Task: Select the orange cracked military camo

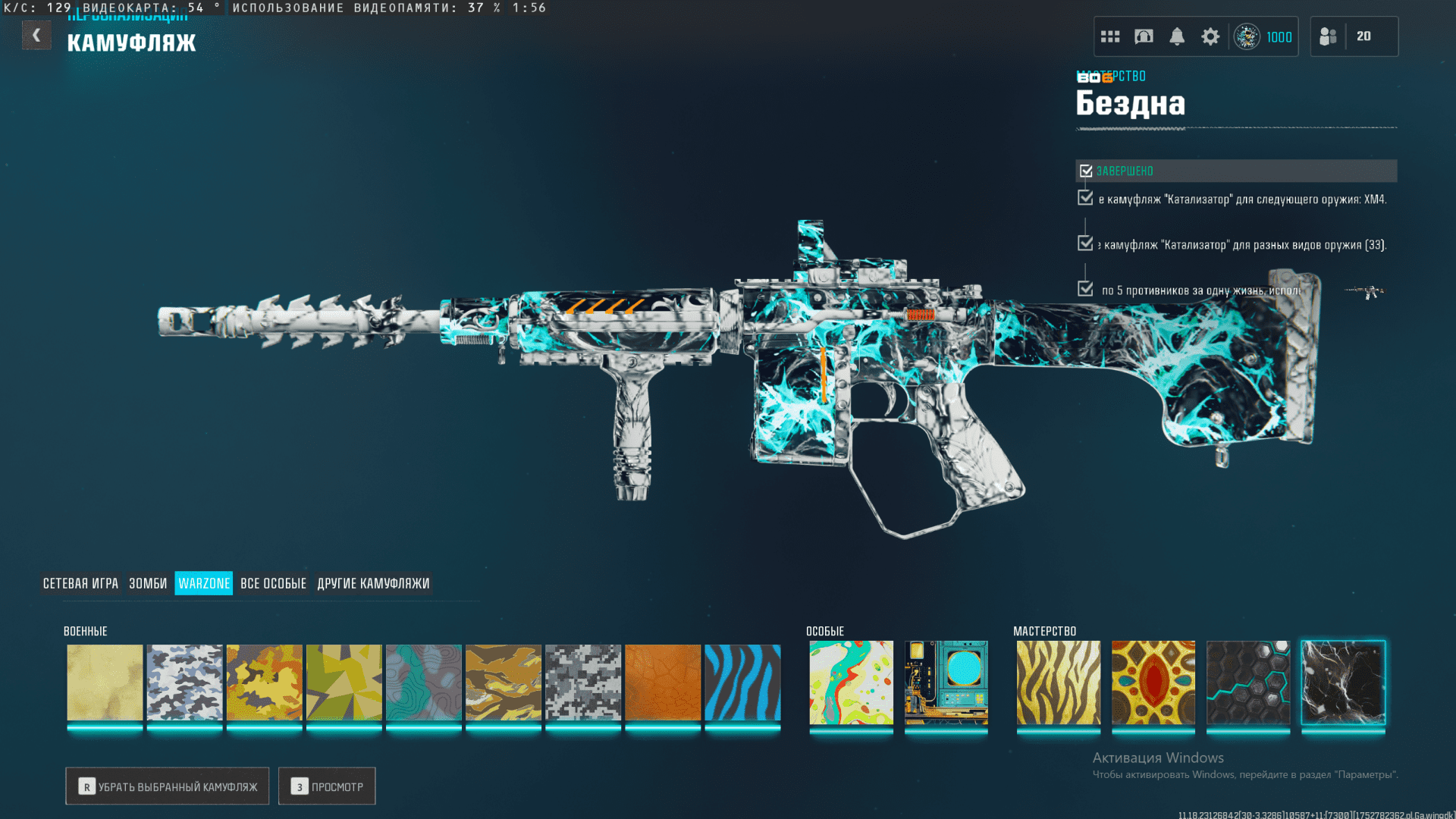Action: (x=663, y=682)
